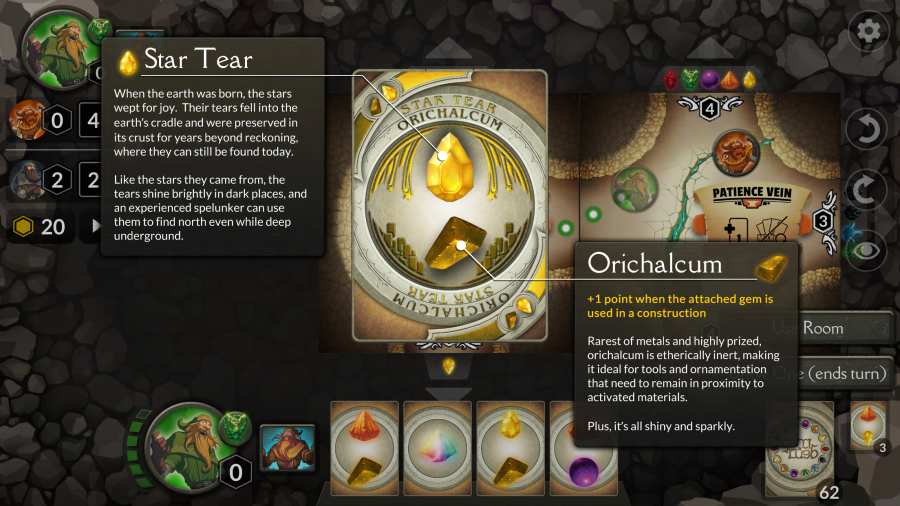Toggle the eye visibility button
The height and width of the screenshot is (506, 900).
pos(866,250)
